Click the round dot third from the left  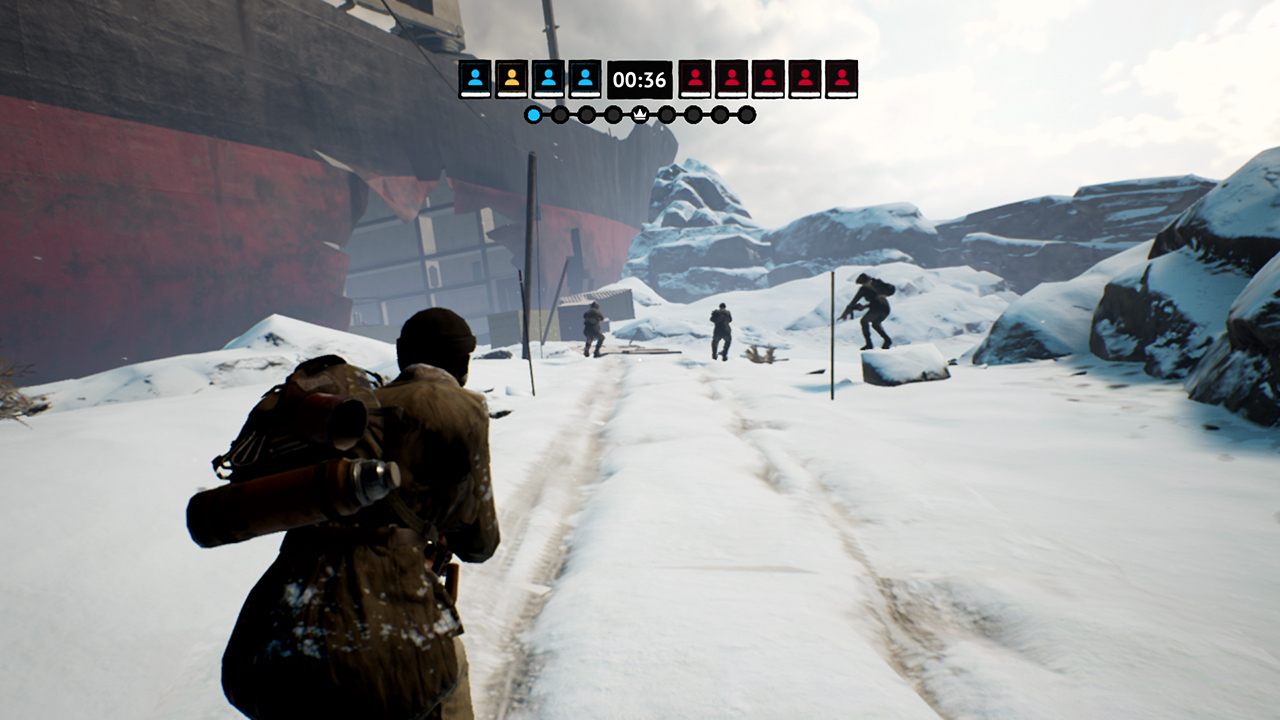pyautogui.click(x=586, y=113)
